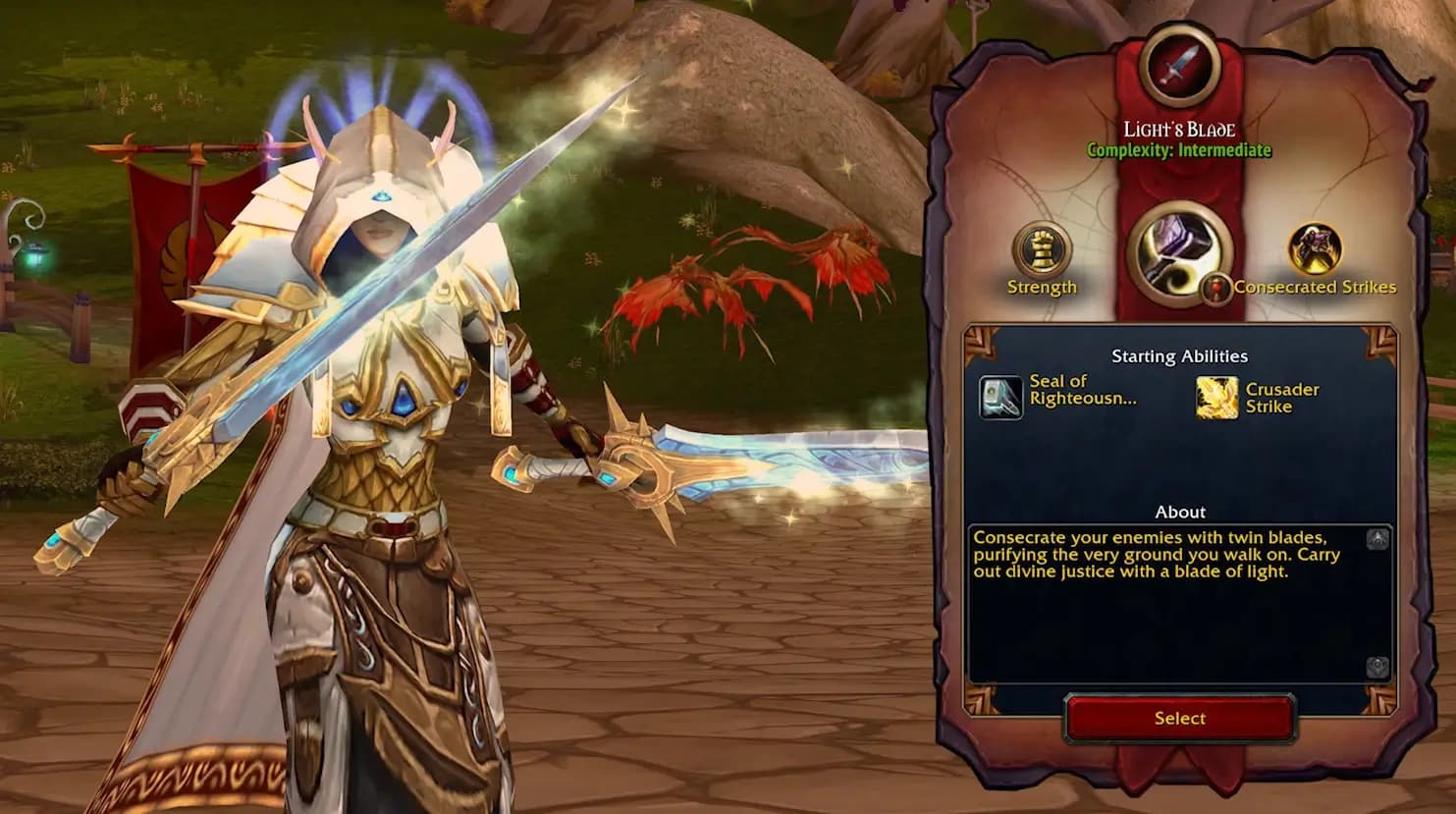This screenshot has width=1456, height=814.
Task: View the Consecrated Strikes icon
Action: [x=1314, y=248]
